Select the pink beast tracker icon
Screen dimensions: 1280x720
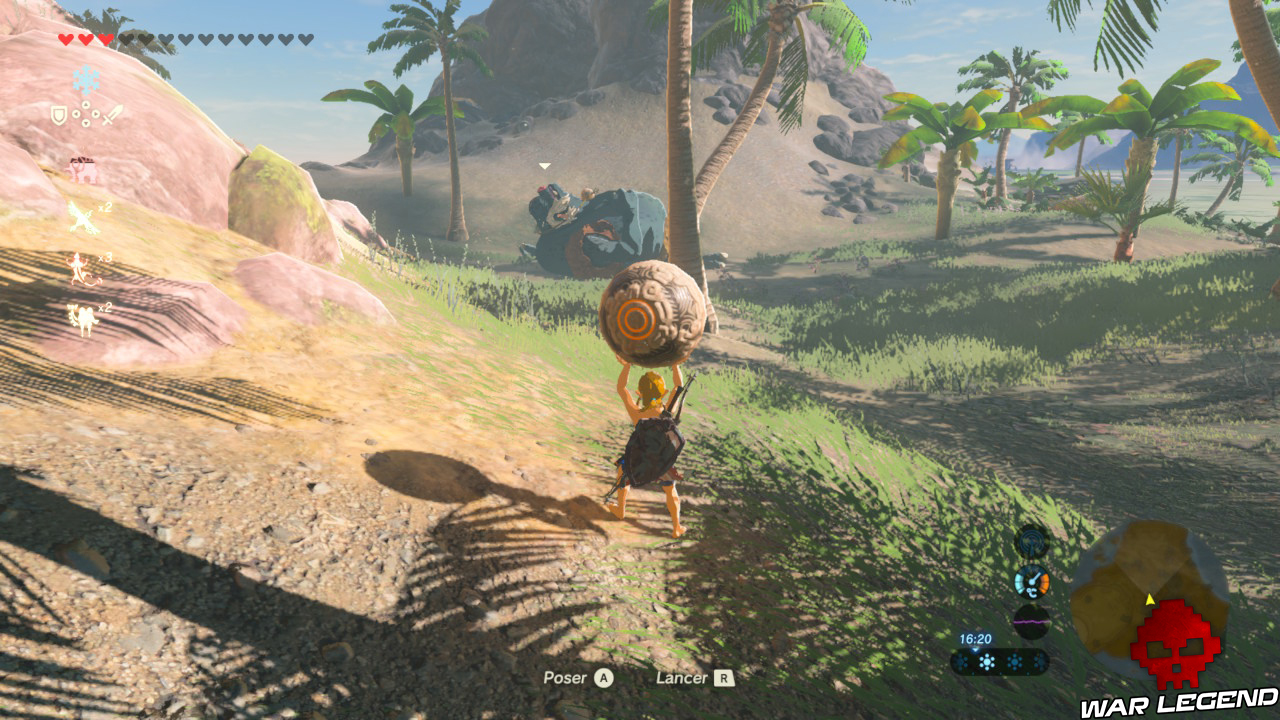83,168
